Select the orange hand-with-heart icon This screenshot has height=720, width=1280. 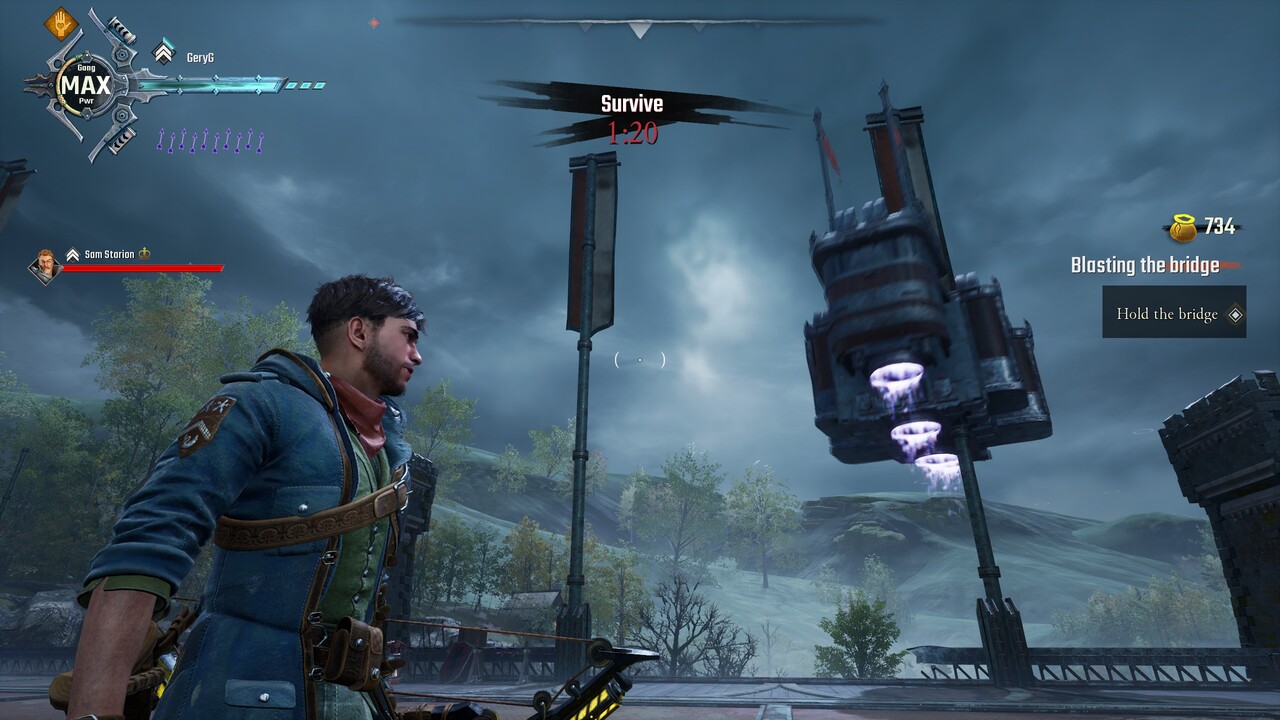[62, 22]
